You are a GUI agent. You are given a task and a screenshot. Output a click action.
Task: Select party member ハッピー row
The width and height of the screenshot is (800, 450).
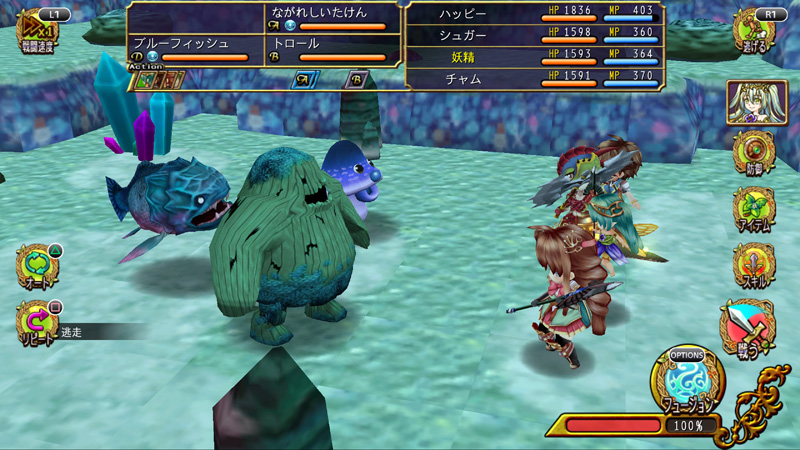(x=536, y=13)
